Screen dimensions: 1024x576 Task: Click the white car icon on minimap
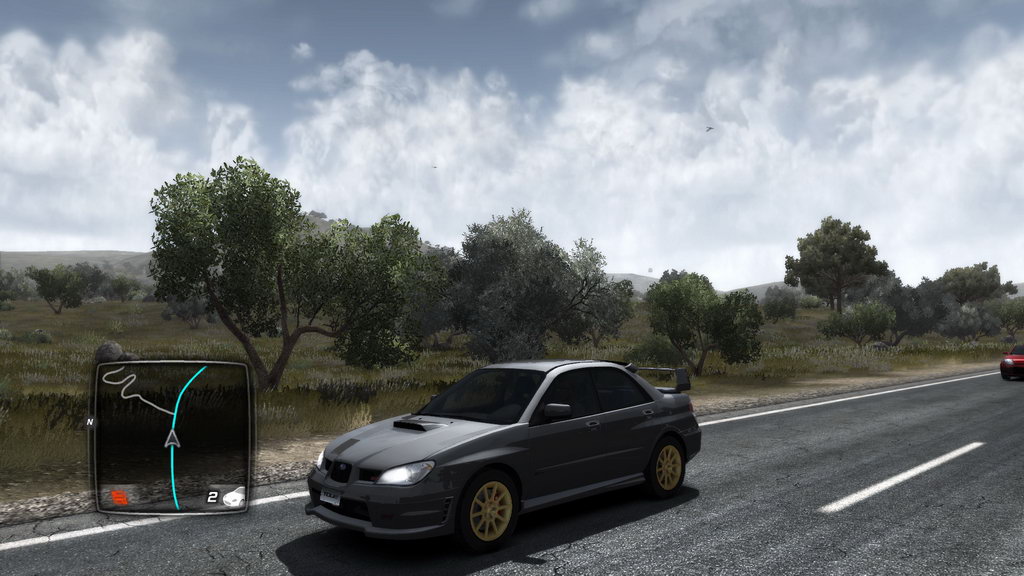point(233,496)
